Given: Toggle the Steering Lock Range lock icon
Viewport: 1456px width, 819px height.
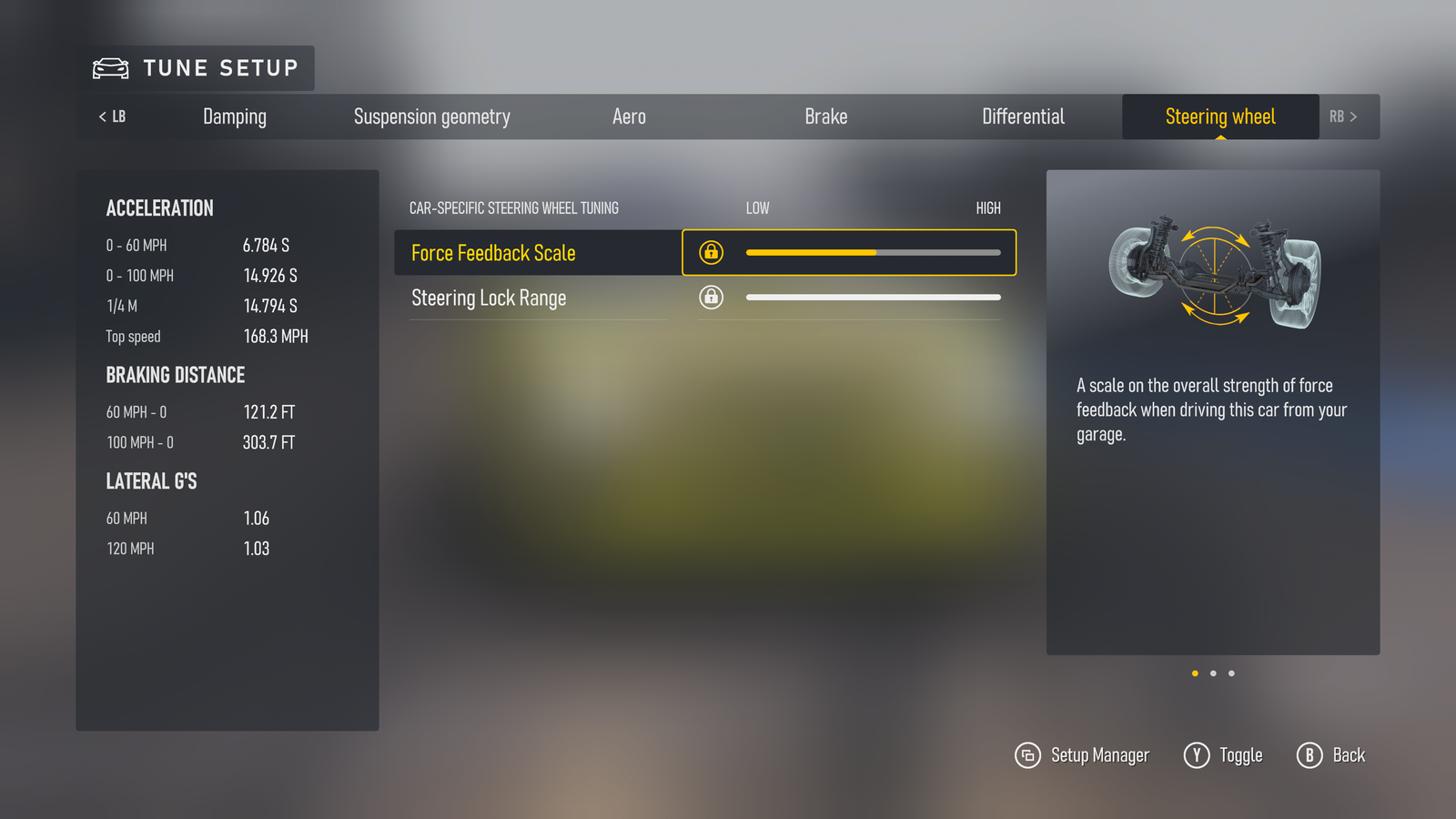Looking at the screenshot, I should [x=711, y=297].
